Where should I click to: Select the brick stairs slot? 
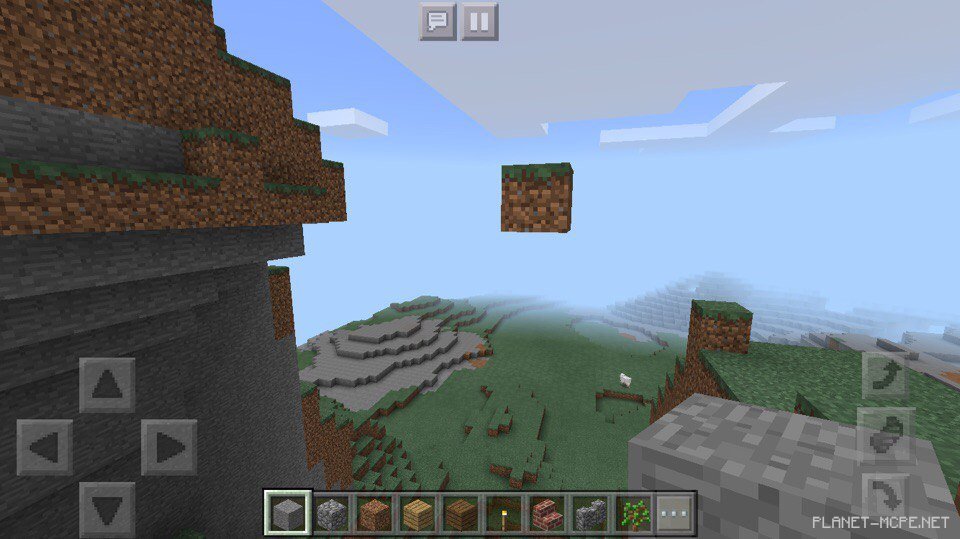(x=546, y=514)
